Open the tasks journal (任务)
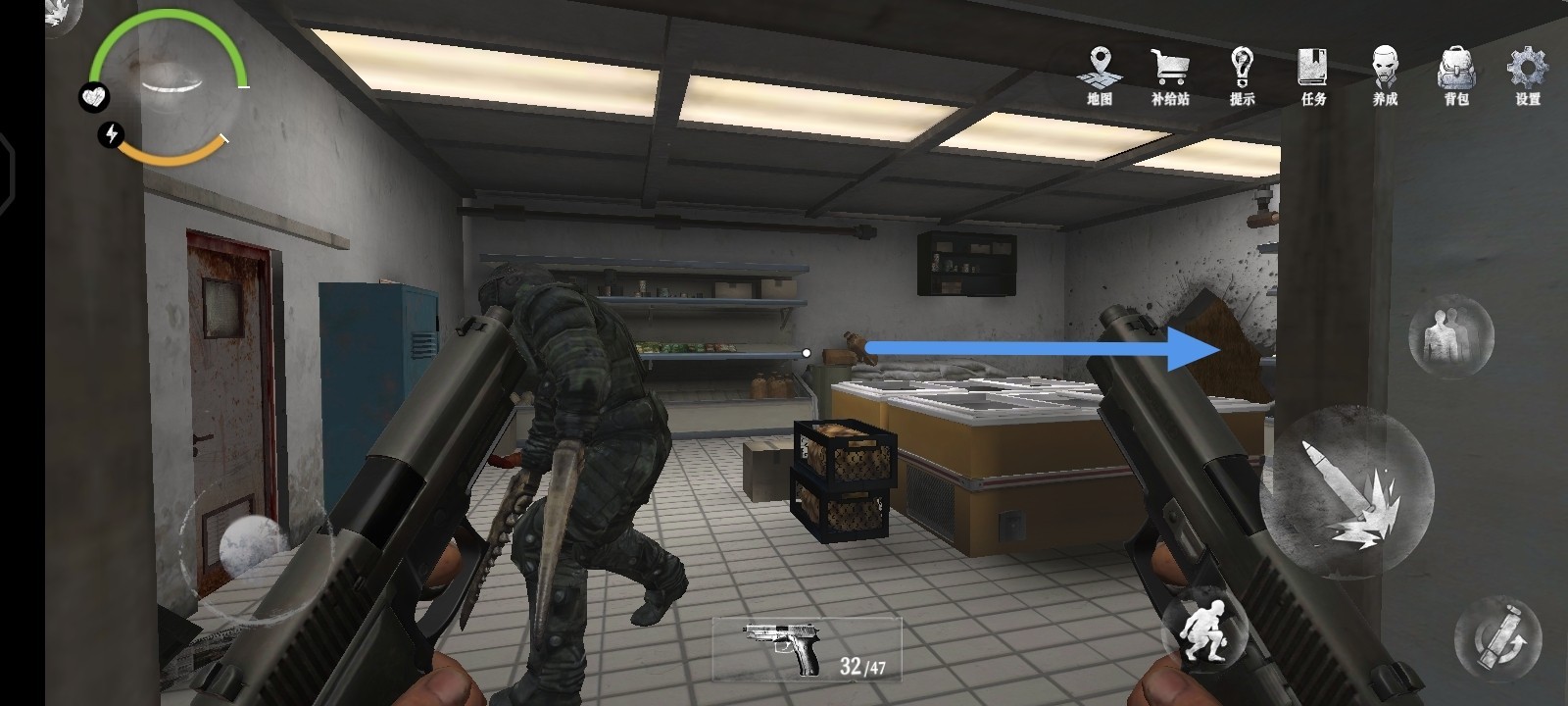Viewport: 1568px width, 706px height. (x=1313, y=74)
